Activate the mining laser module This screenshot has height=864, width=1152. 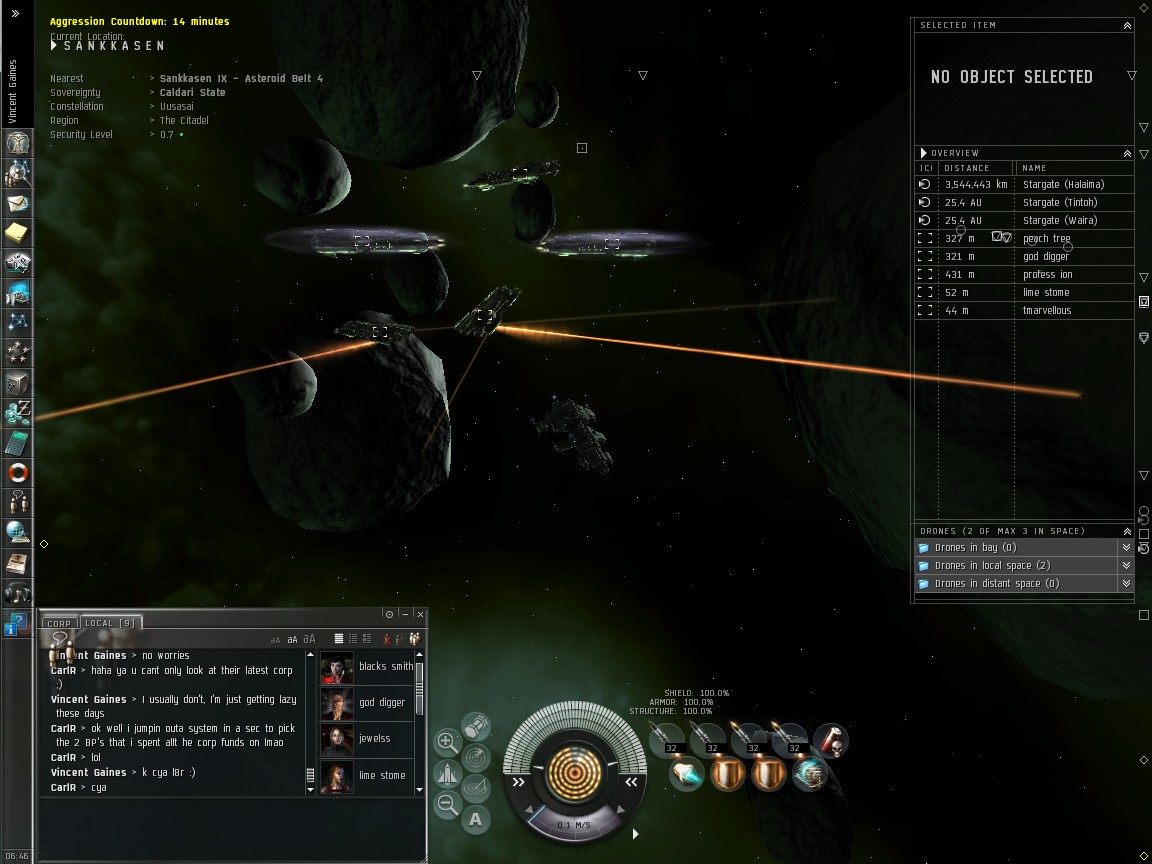tap(686, 775)
